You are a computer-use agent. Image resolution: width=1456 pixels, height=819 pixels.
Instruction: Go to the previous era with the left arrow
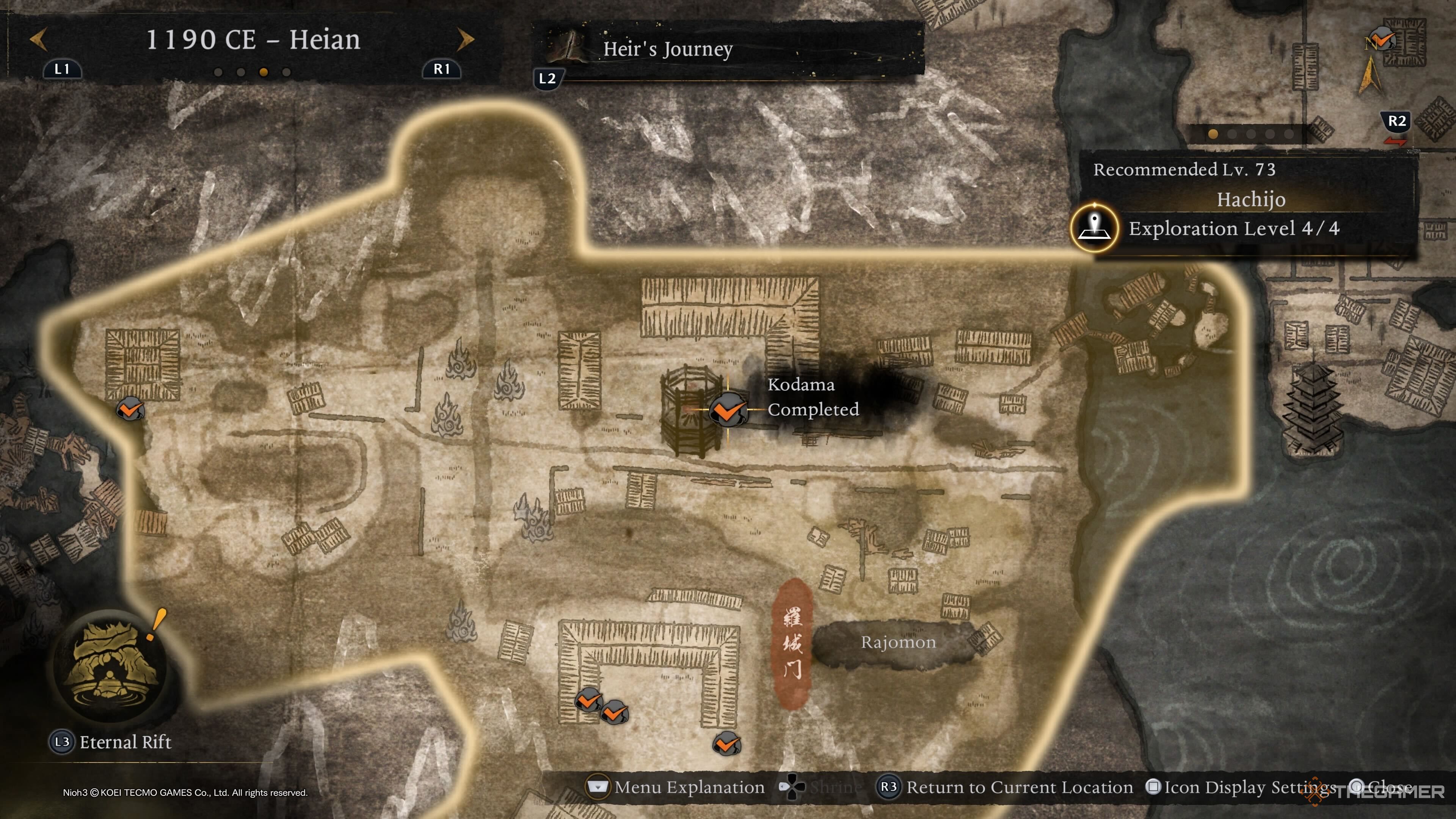(x=38, y=39)
